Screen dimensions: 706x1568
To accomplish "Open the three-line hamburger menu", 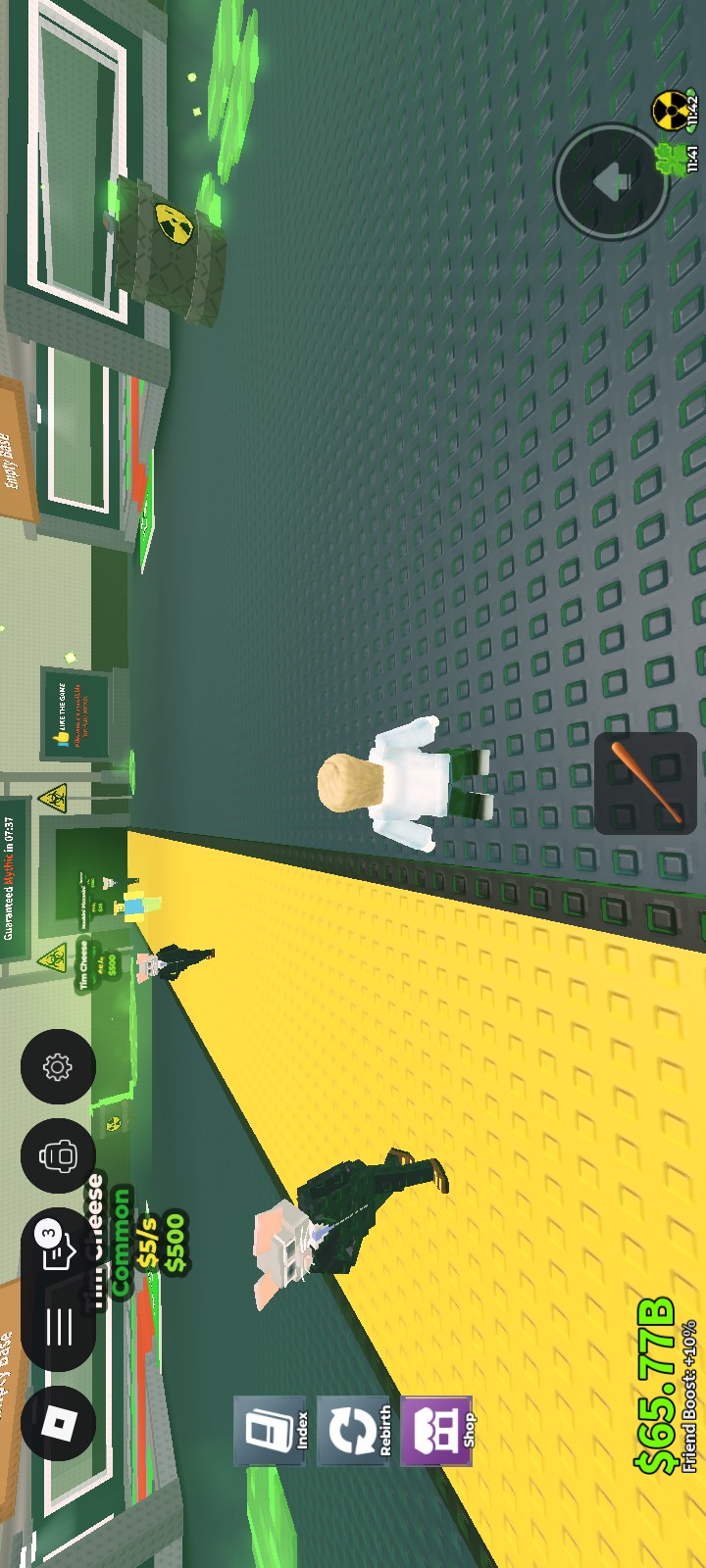I will pyautogui.click(x=58, y=1325).
